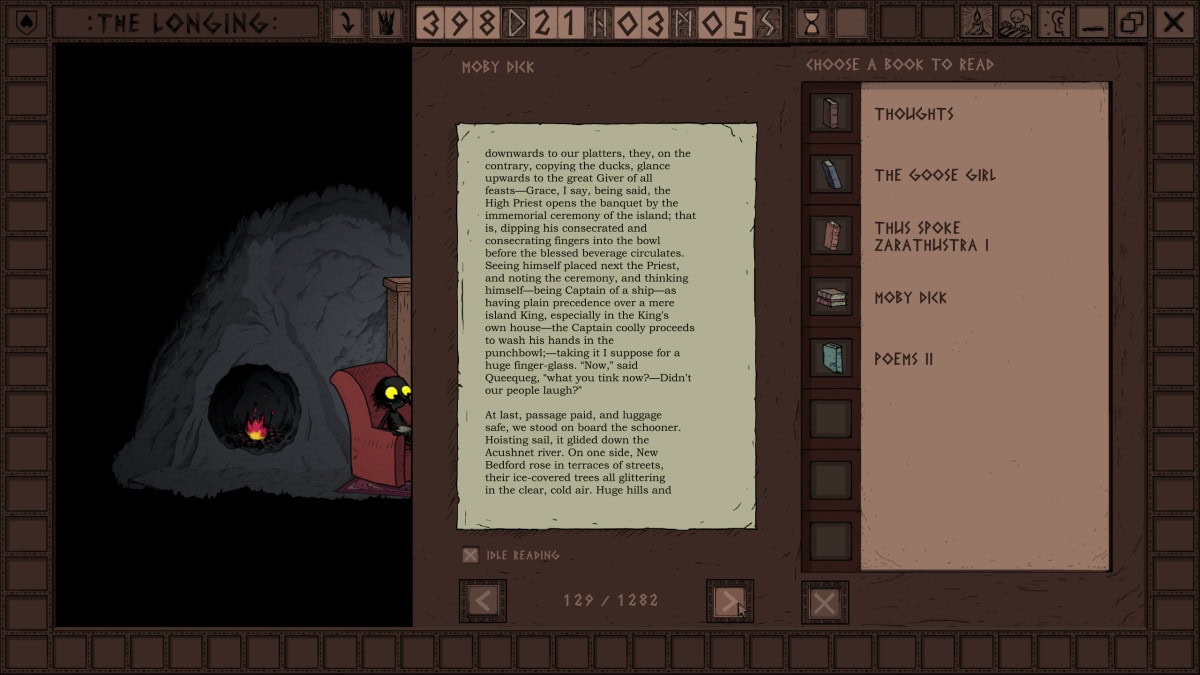Close the book selection panel
1200x675 pixels.
(824, 603)
